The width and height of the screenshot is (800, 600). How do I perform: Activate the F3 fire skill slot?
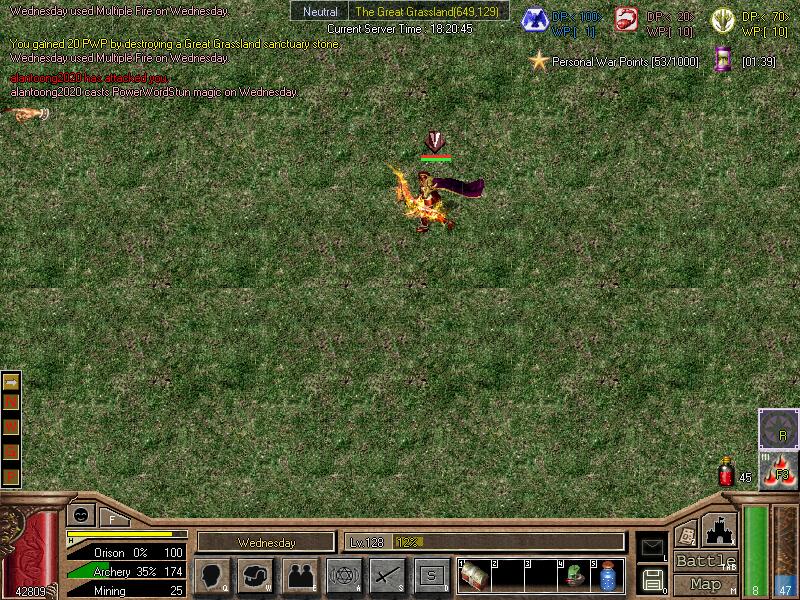777,468
